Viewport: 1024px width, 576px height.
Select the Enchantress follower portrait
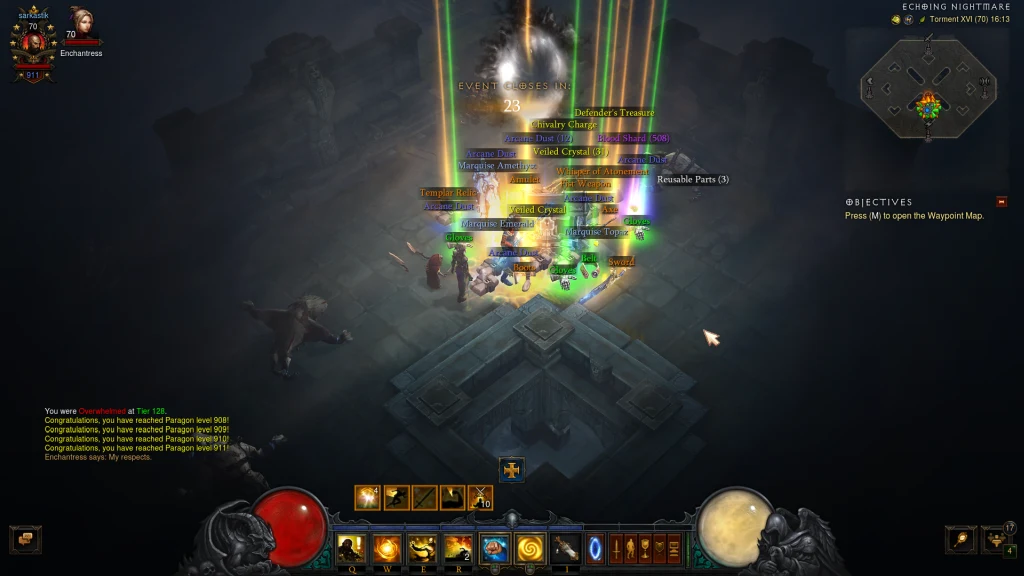[81, 24]
